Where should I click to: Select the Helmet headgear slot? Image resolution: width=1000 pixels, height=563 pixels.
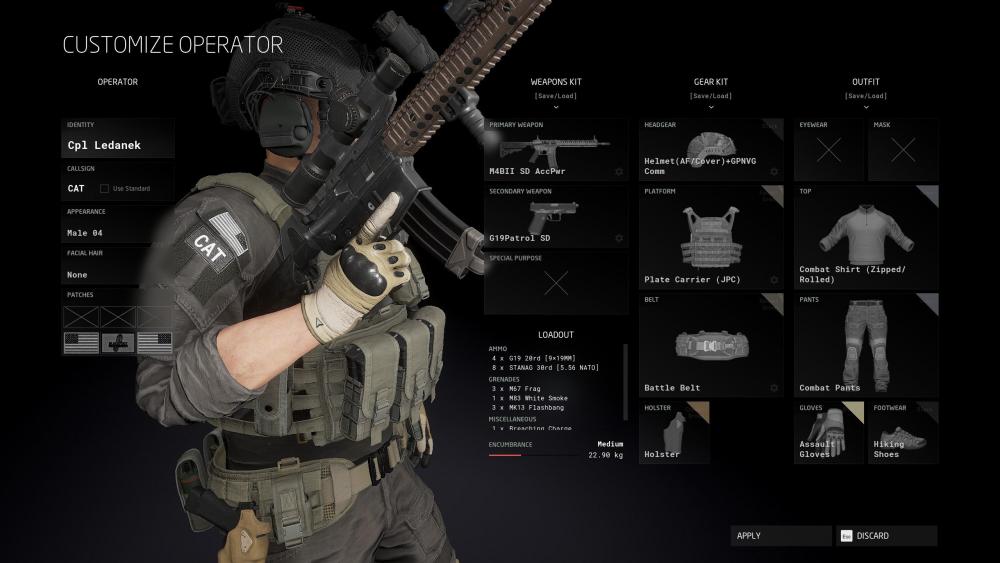click(711, 150)
